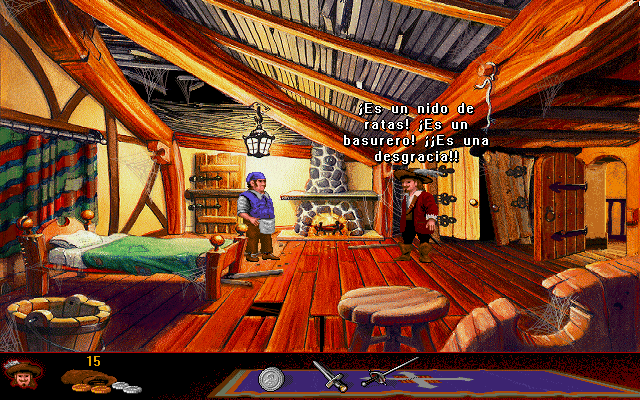Select the silver coin from inventory
The image size is (640, 400).
coord(270,379)
